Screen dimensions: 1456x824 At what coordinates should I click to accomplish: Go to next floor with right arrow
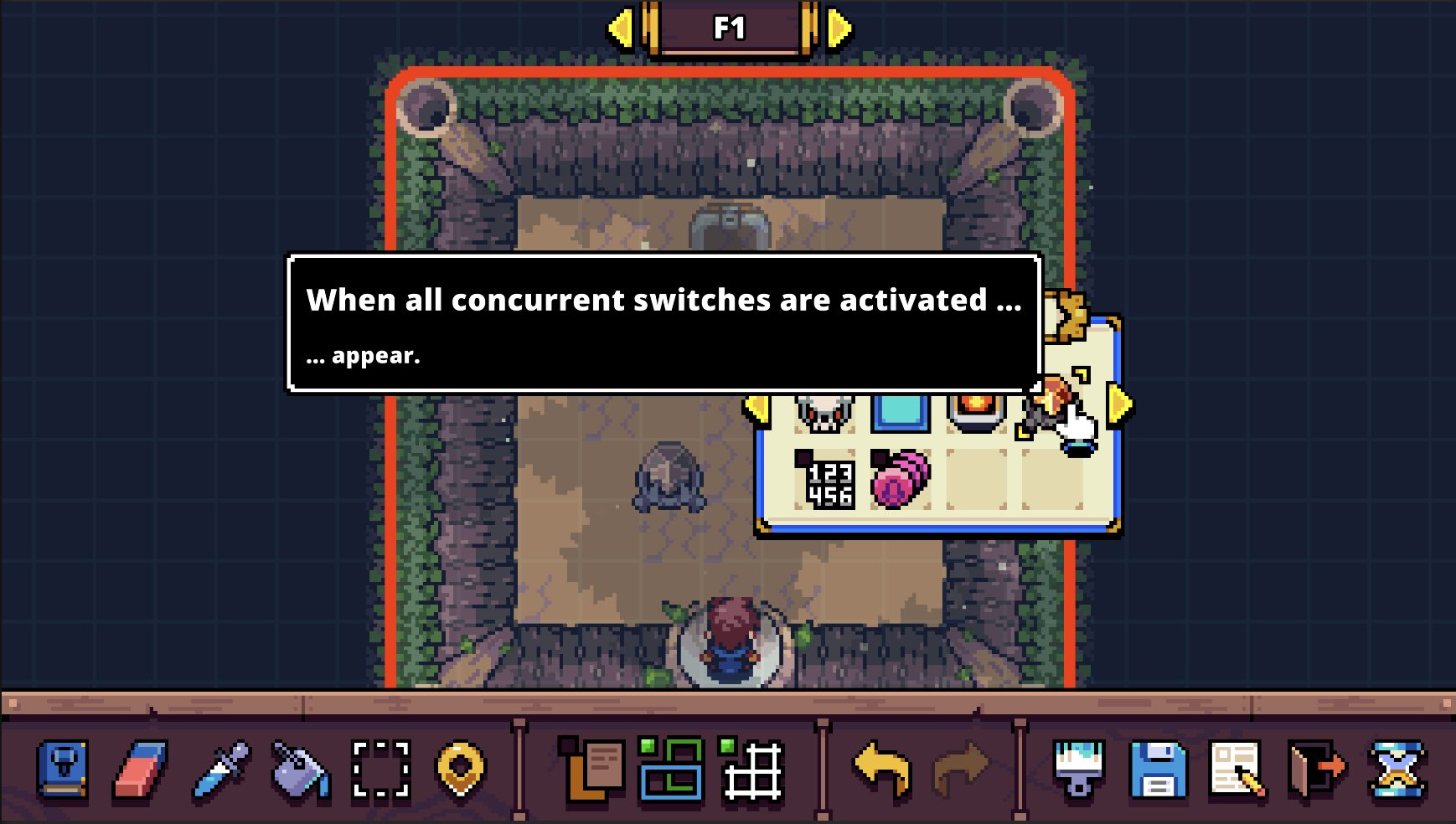[x=836, y=28]
